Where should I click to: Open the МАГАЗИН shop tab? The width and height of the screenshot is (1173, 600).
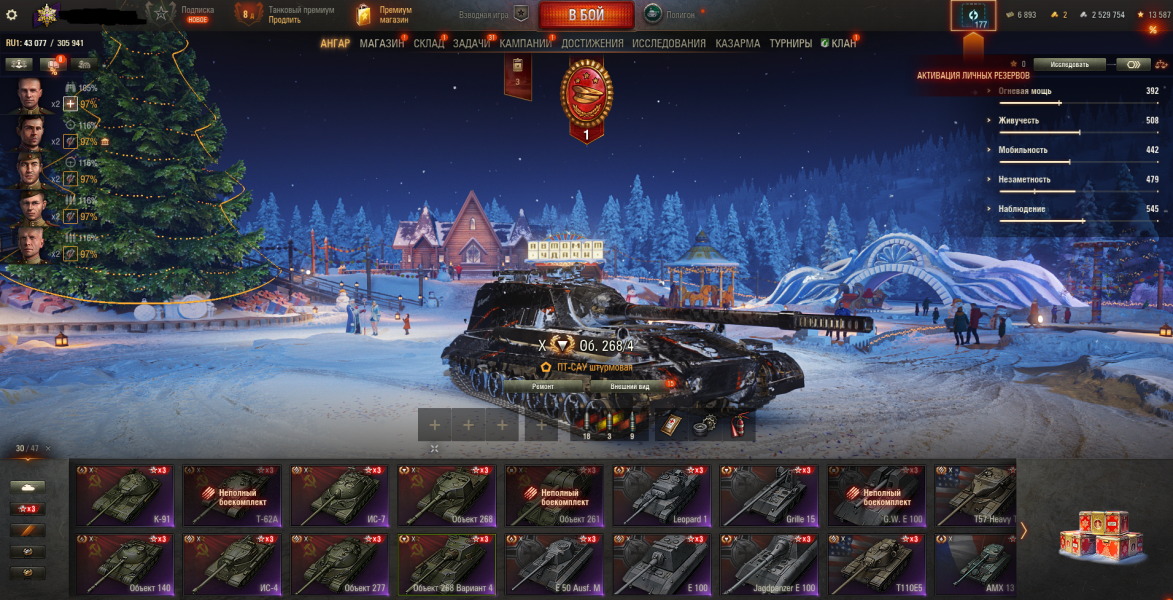click(381, 44)
